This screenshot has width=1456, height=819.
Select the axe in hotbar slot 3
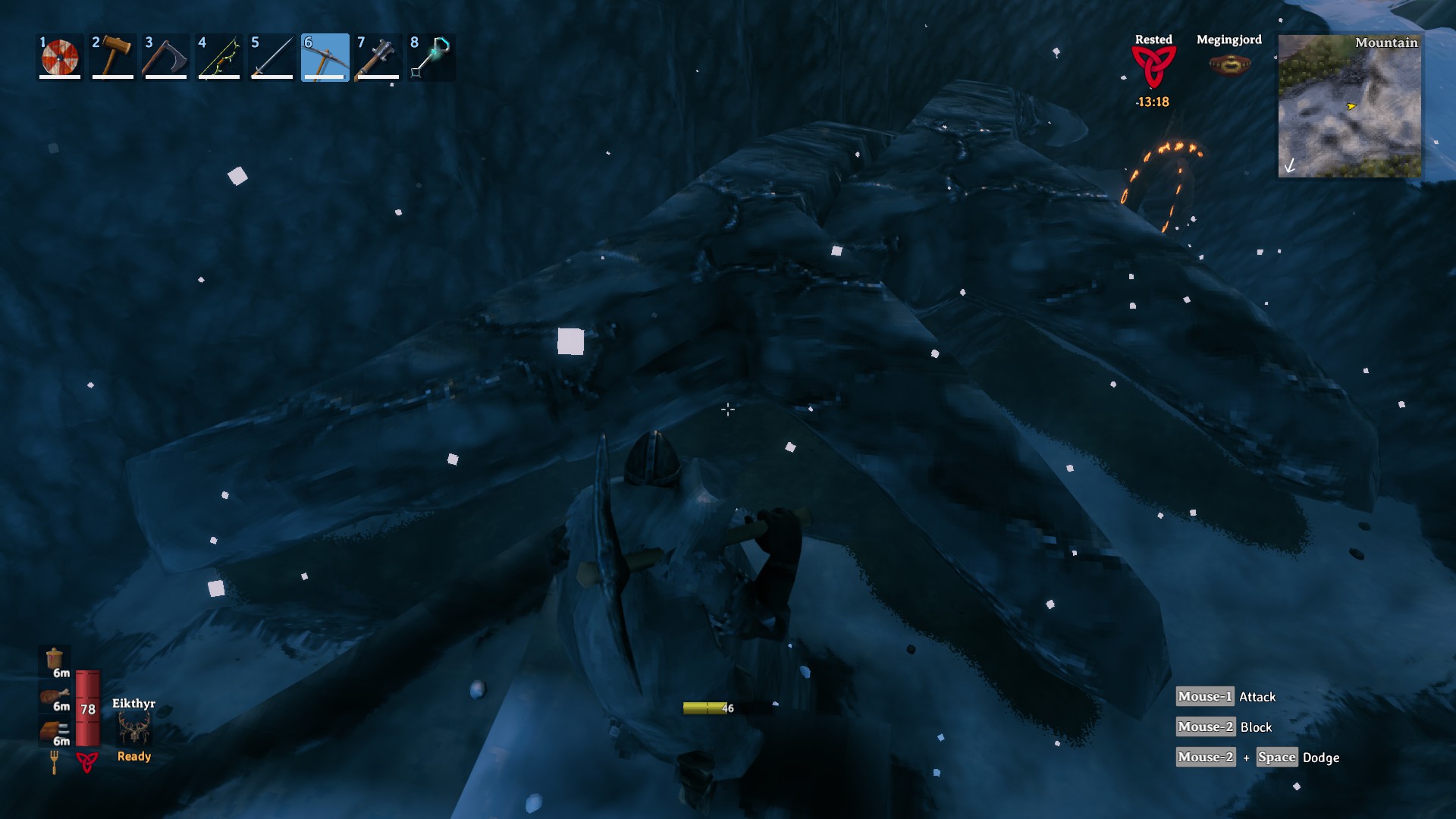pyautogui.click(x=165, y=55)
